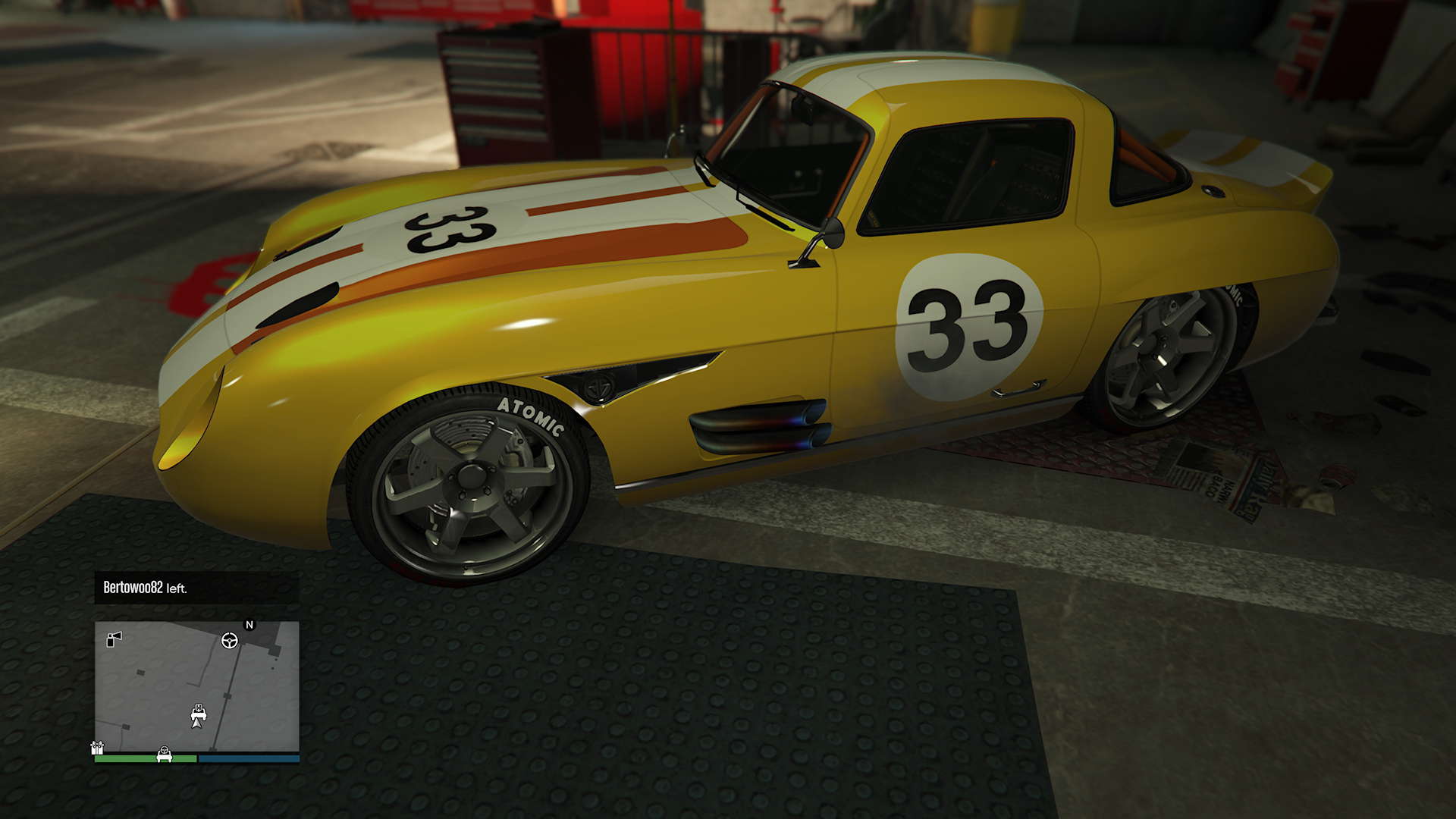
Task: Click the steering wheel blip on minimap
Action: (229, 641)
